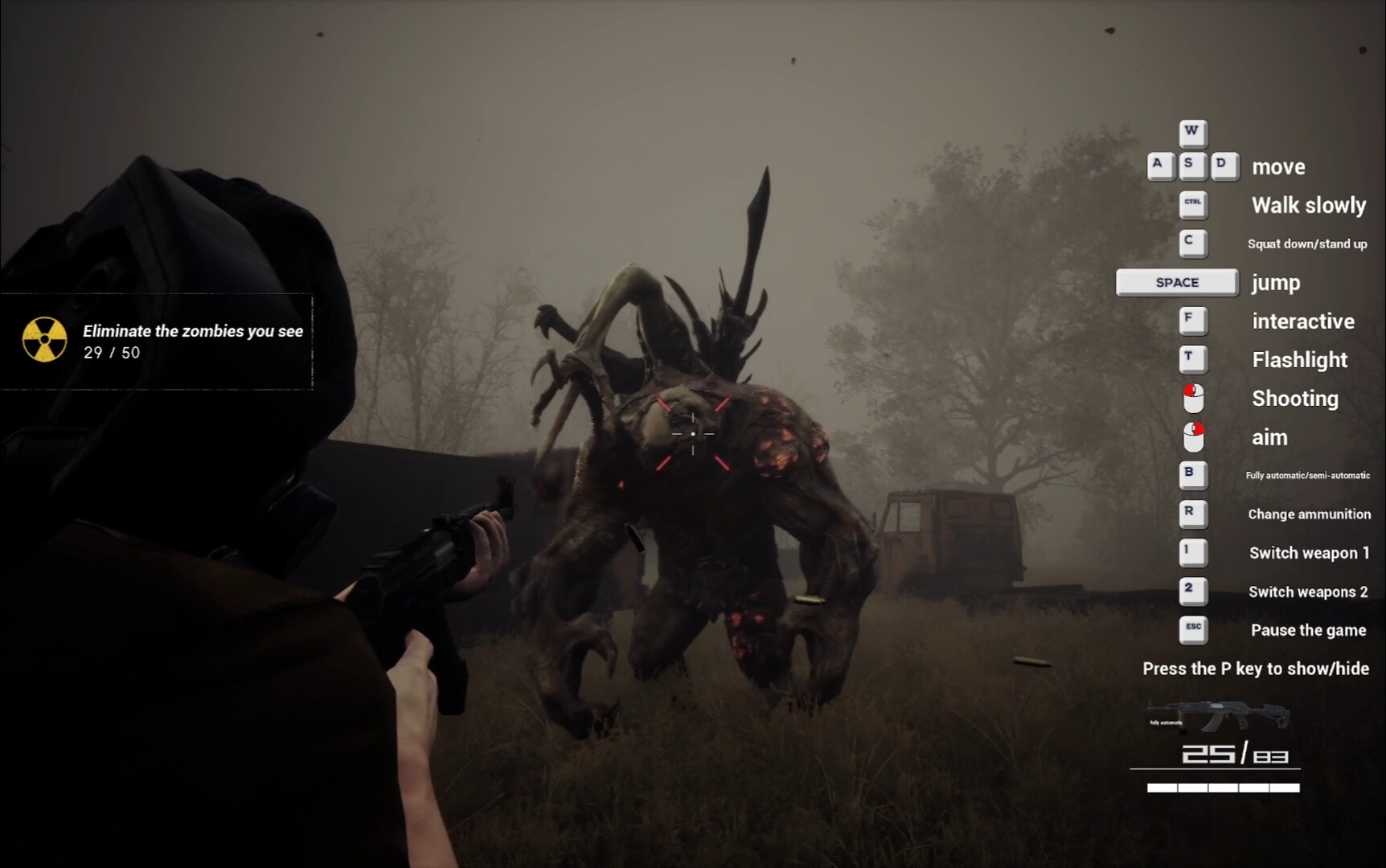Click the 'Eliminate the zombies you see' objective text
This screenshot has height=868, width=1386.
pyautogui.click(x=191, y=330)
